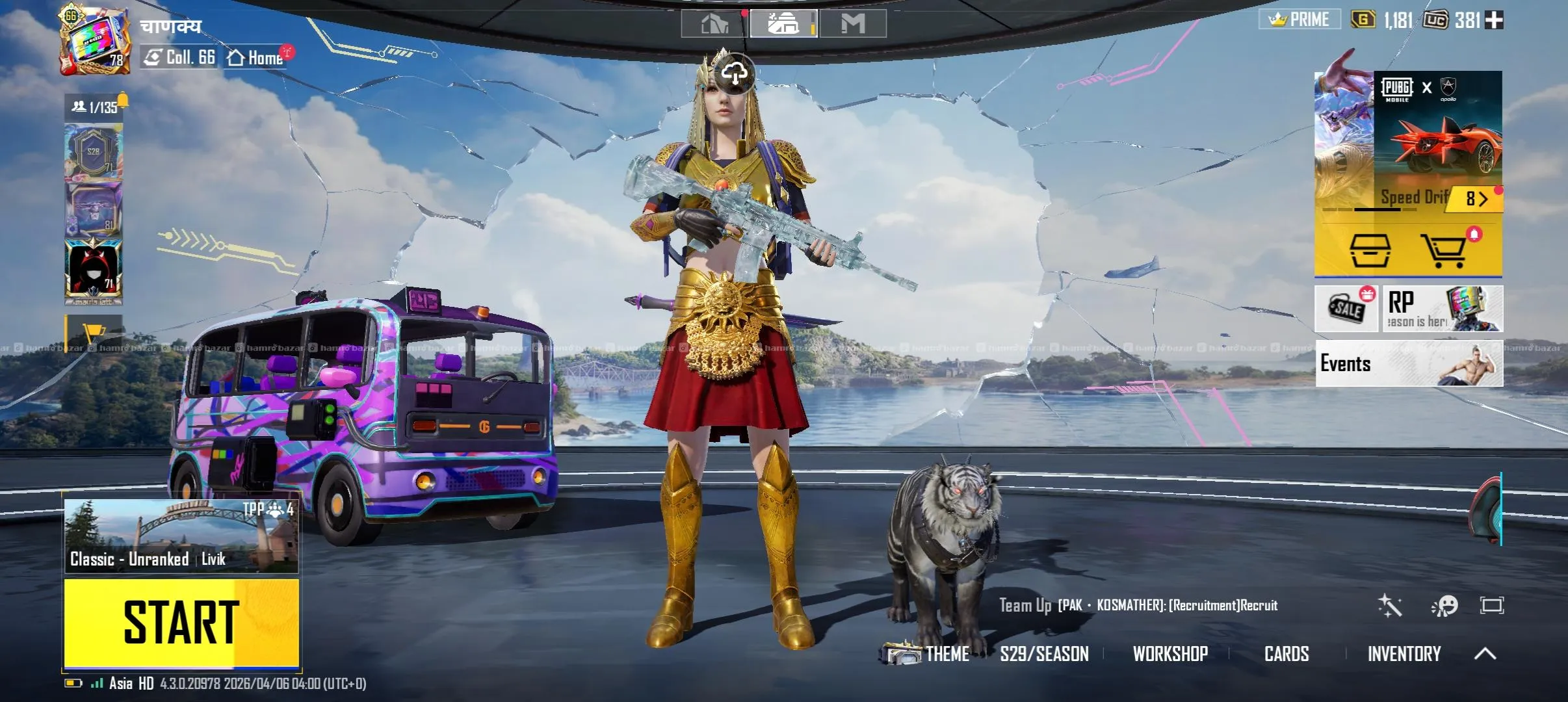
Task: Expand the bottom menu with the up arrow
Action: point(1485,654)
